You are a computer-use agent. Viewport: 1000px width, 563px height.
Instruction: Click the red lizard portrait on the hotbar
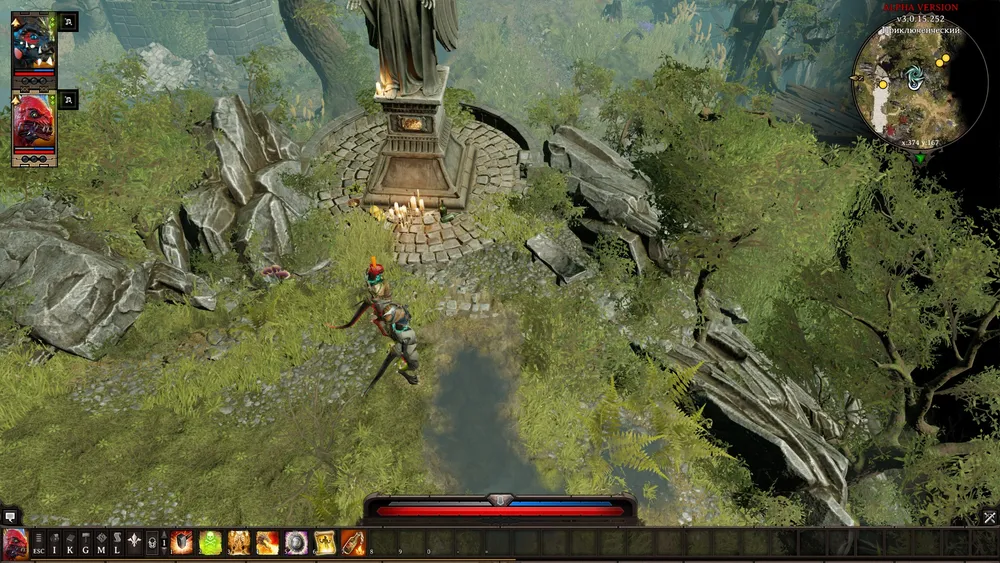[15, 543]
